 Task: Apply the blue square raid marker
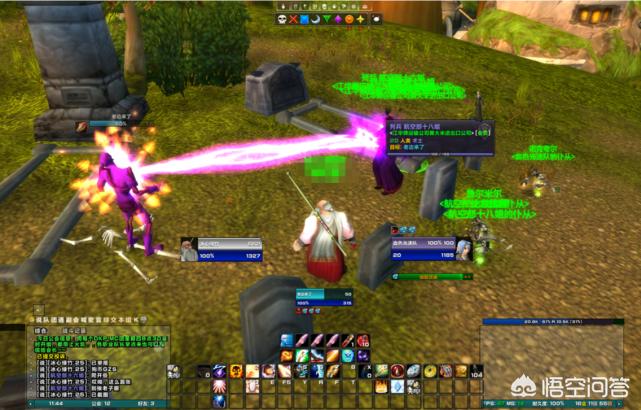(304, 18)
